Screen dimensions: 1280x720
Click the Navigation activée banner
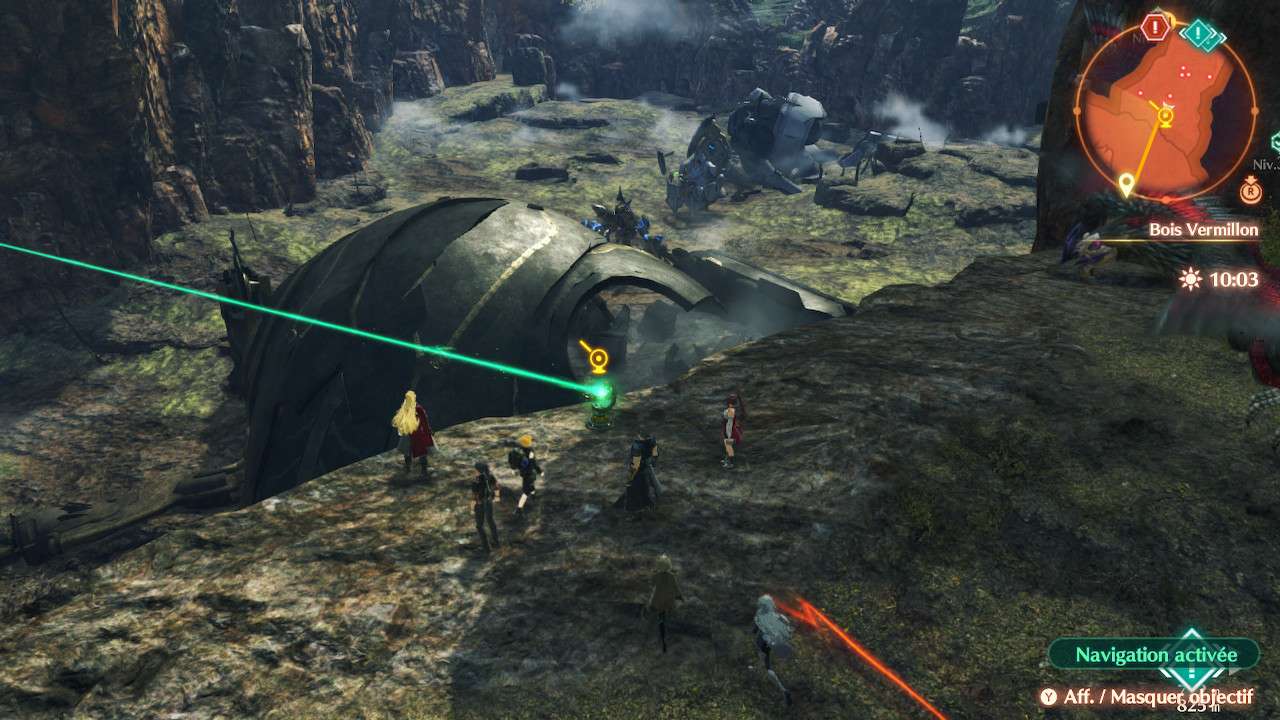point(1154,655)
